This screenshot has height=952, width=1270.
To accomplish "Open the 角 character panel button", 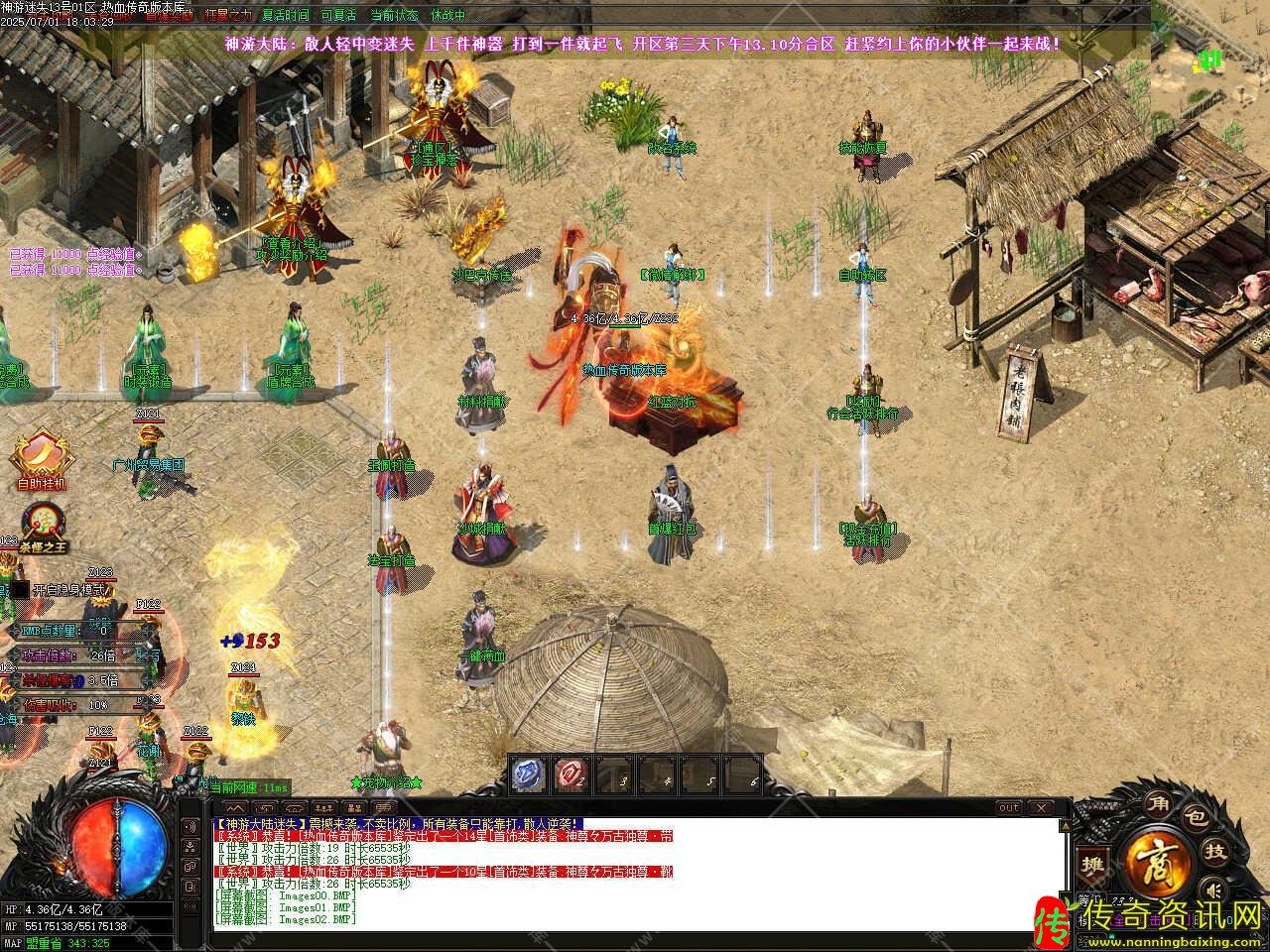I will click(1157, 802).
